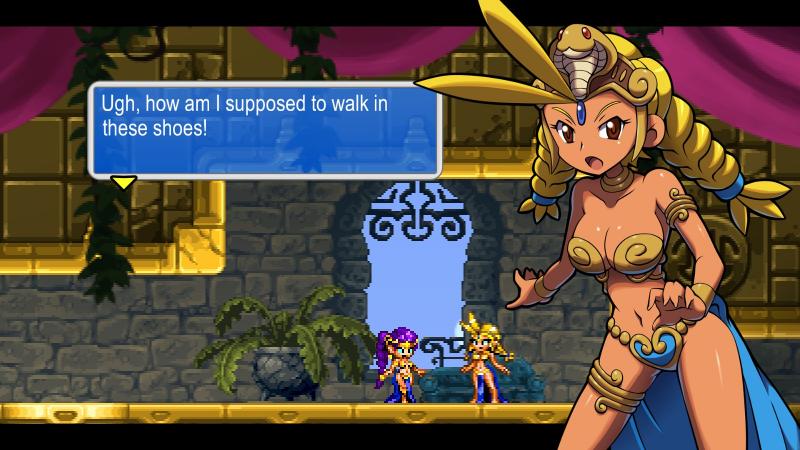Click the yellow continue arrow under the dialogue

pyautogui.click(x=123, y=182)
